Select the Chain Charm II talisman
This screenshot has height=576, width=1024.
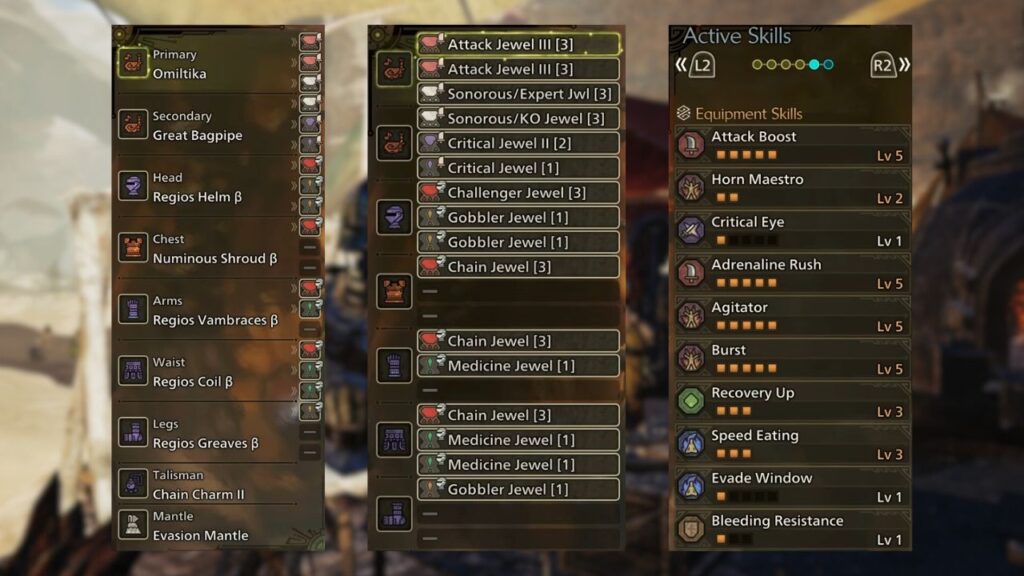click(x=205, y=485)
